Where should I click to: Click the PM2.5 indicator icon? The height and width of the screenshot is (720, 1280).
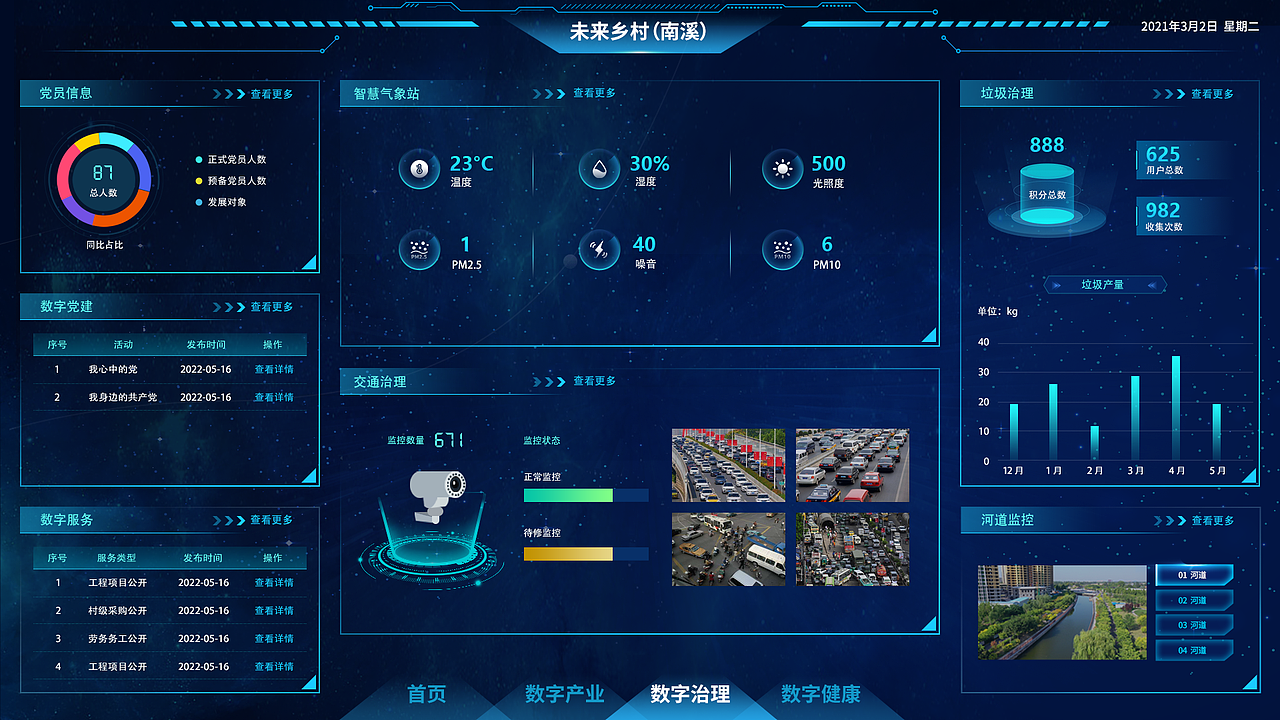click(420, 250)
